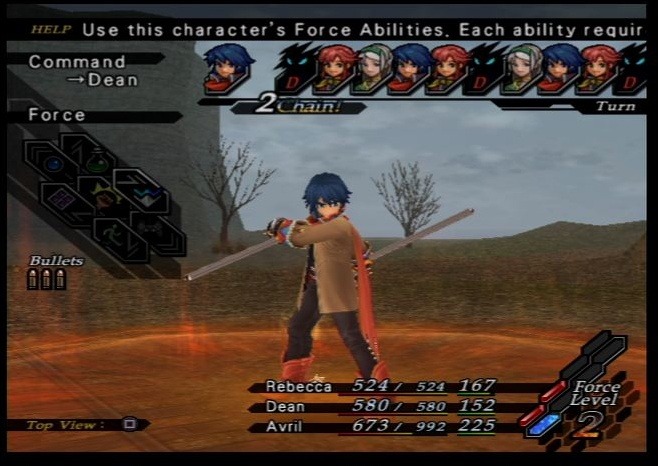
Task: Select the blue orb command icon
Action: pyautogui.click(x=53, y=163)
